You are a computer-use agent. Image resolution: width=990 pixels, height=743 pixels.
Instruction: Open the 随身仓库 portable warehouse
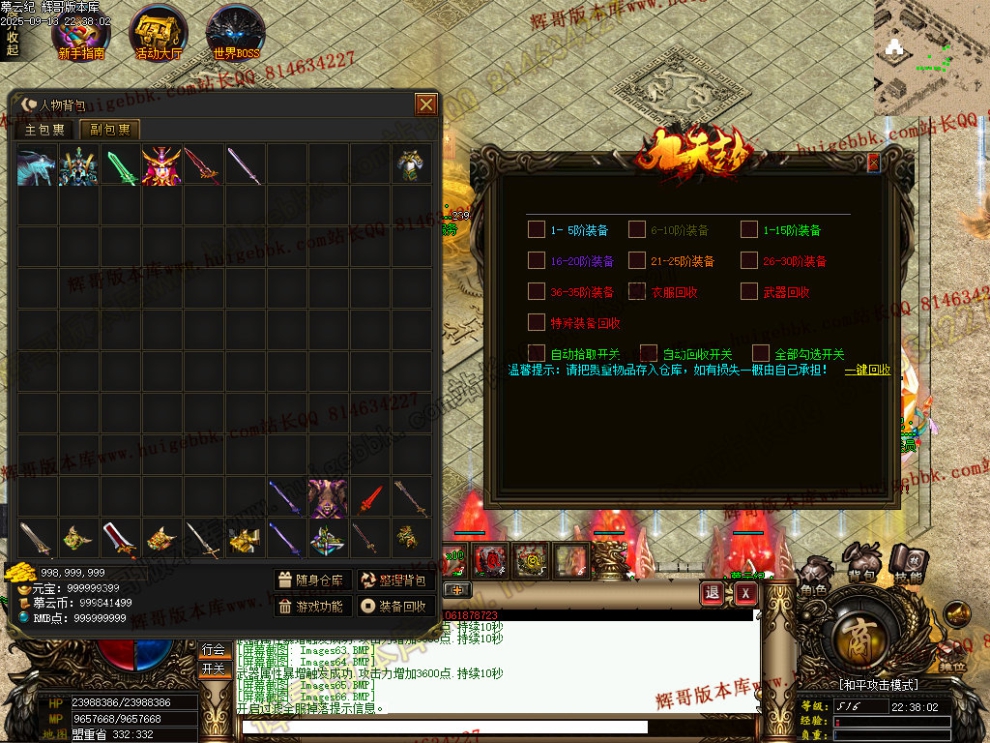tap(313, 580)
